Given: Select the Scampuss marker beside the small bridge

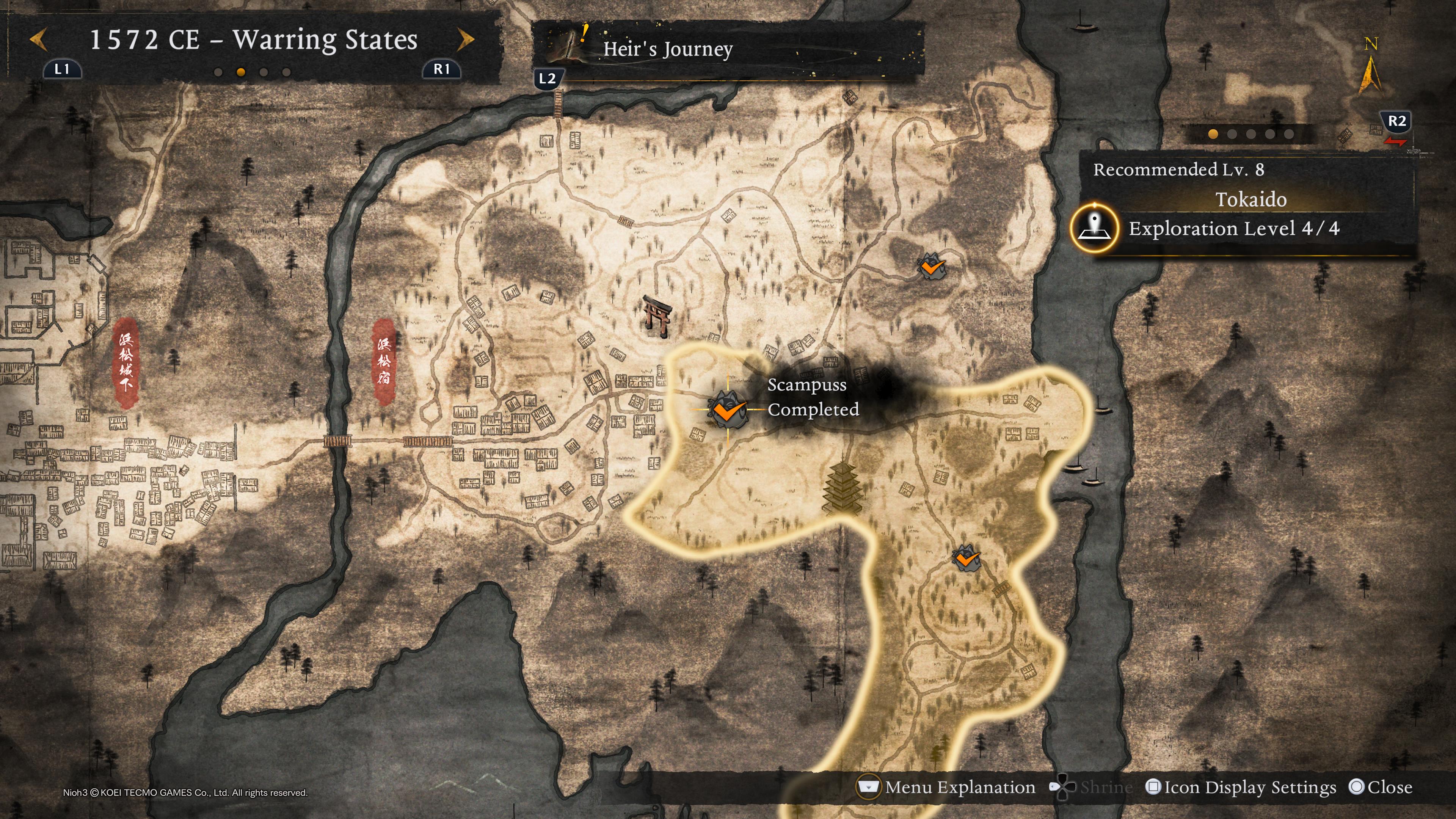Looking at the screenshot, I should pos(966,559).
